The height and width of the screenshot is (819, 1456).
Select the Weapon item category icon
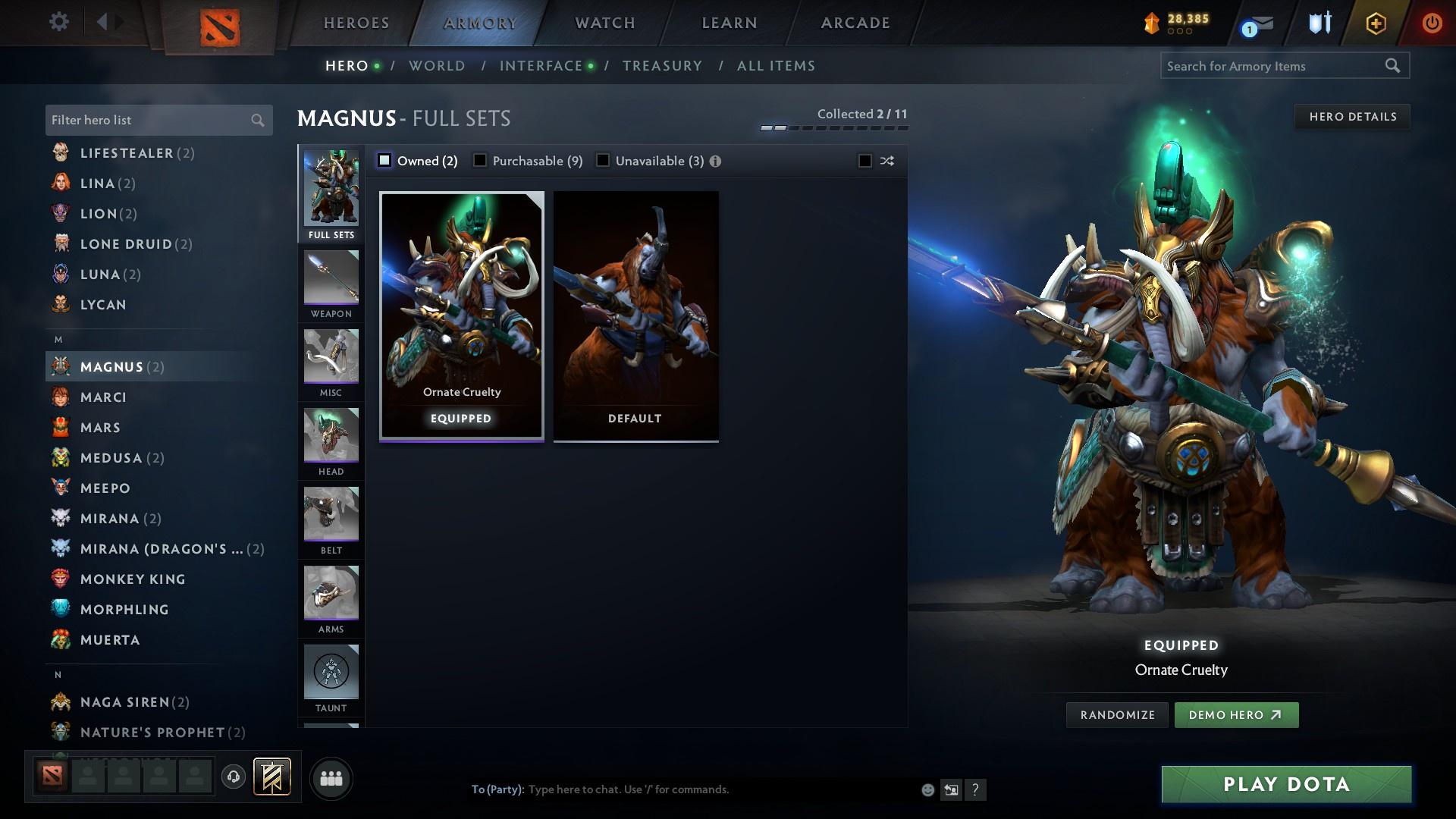[x=331, y=281]
